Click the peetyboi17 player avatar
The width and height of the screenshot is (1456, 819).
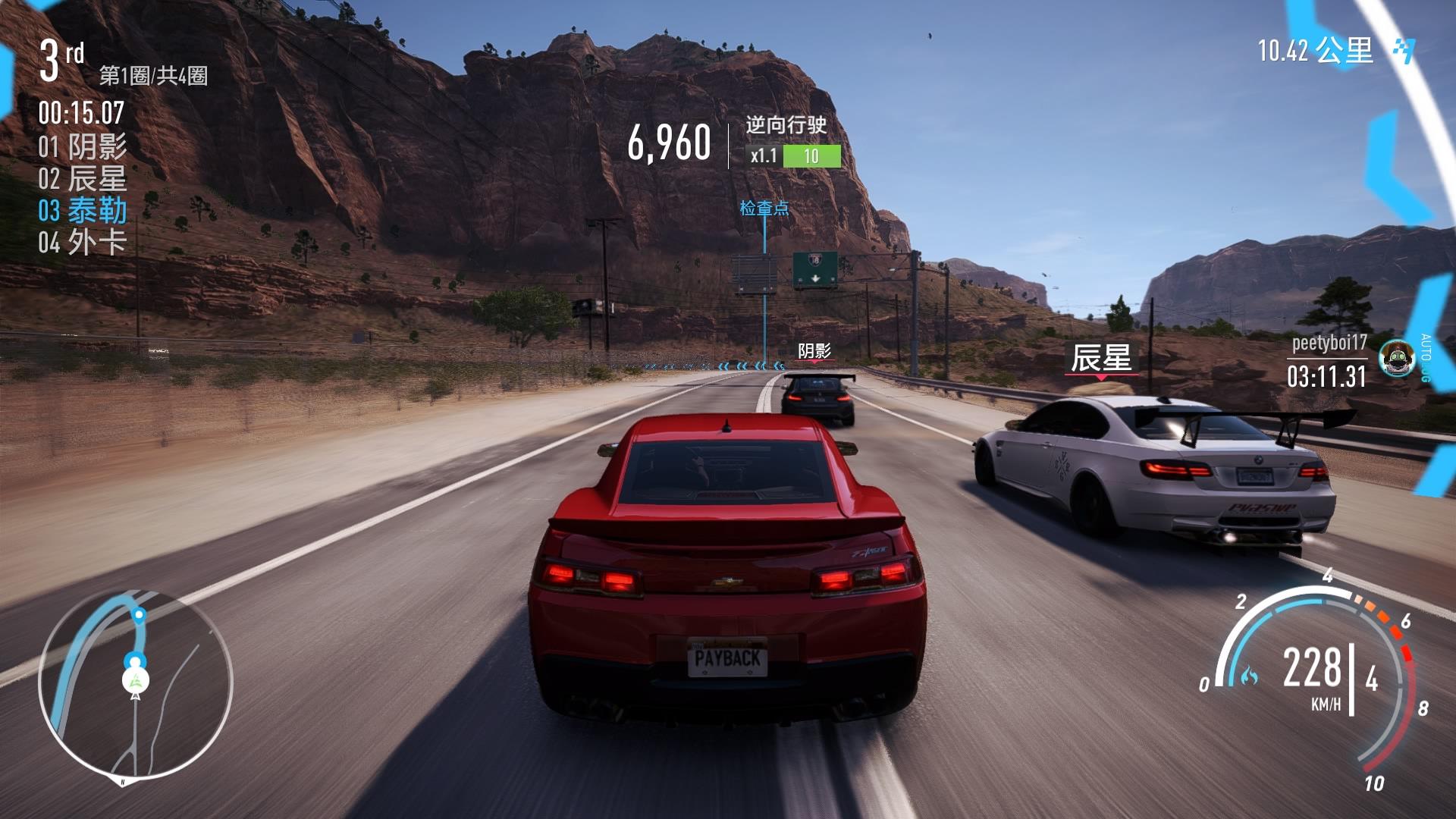tap(1396, 359)
